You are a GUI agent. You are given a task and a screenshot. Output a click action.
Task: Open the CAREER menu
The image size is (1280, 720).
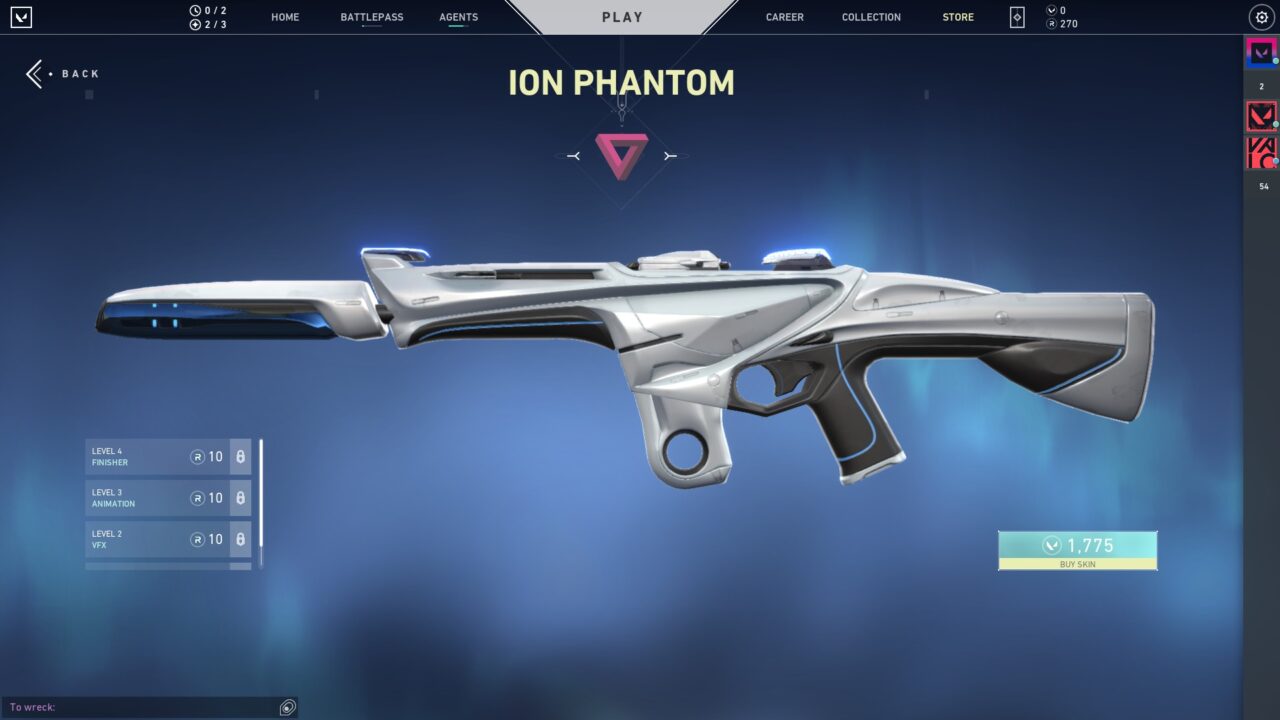point(784,17)
